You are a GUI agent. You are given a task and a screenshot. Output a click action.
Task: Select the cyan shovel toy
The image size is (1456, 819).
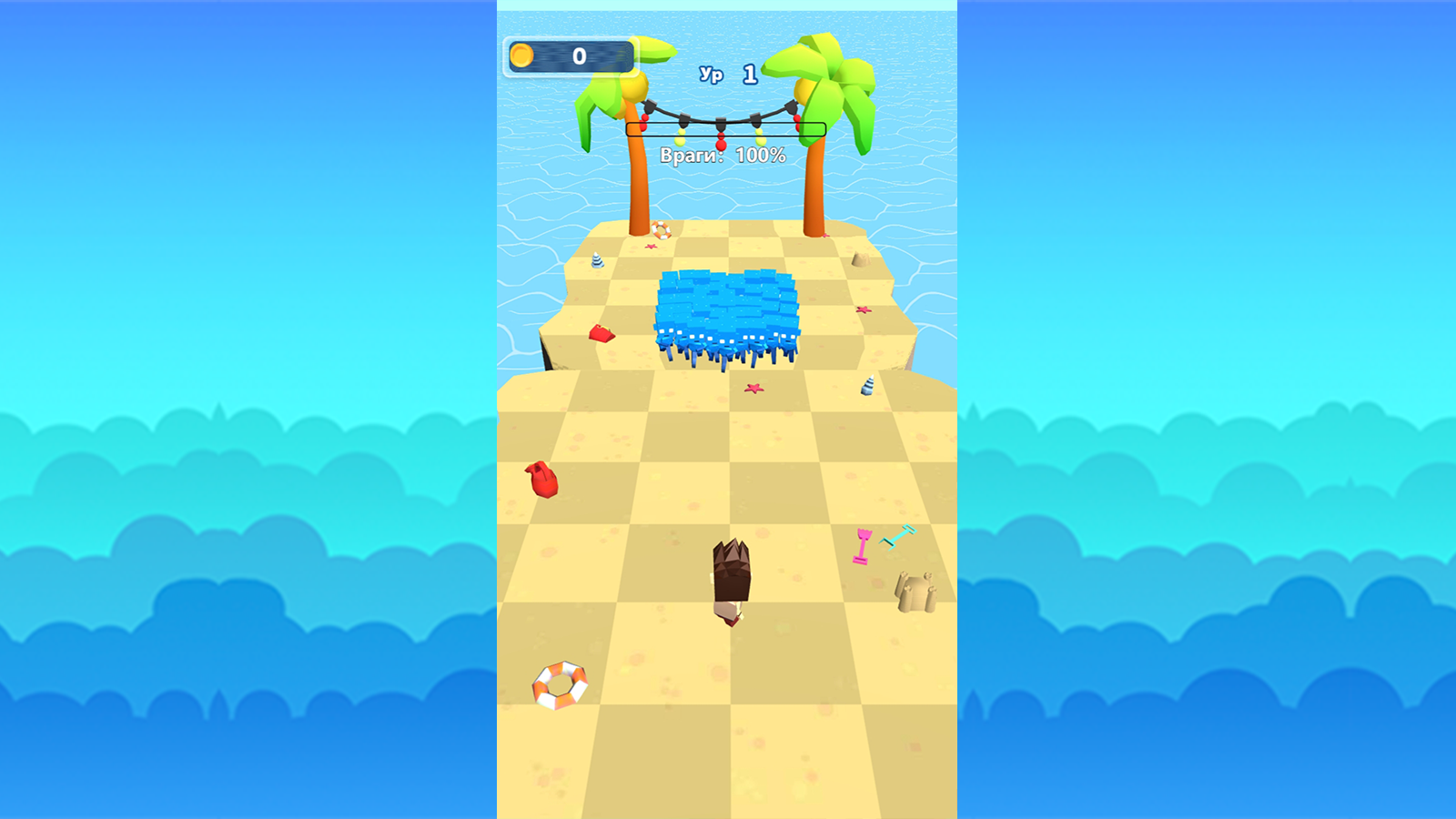896,534
